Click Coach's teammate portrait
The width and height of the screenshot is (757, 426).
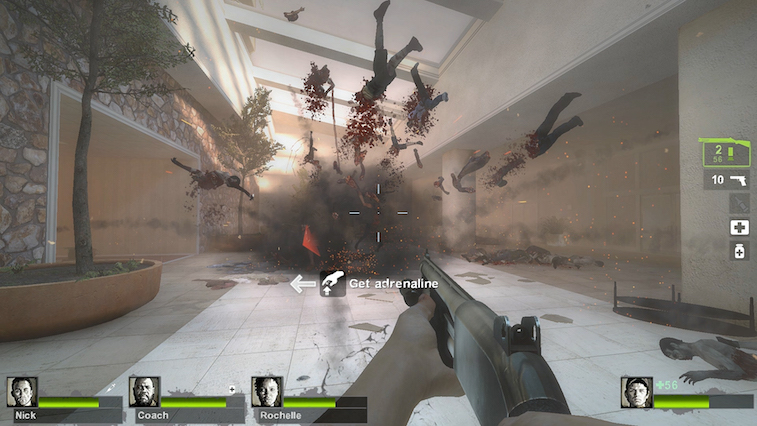click(x=144, y=391)
